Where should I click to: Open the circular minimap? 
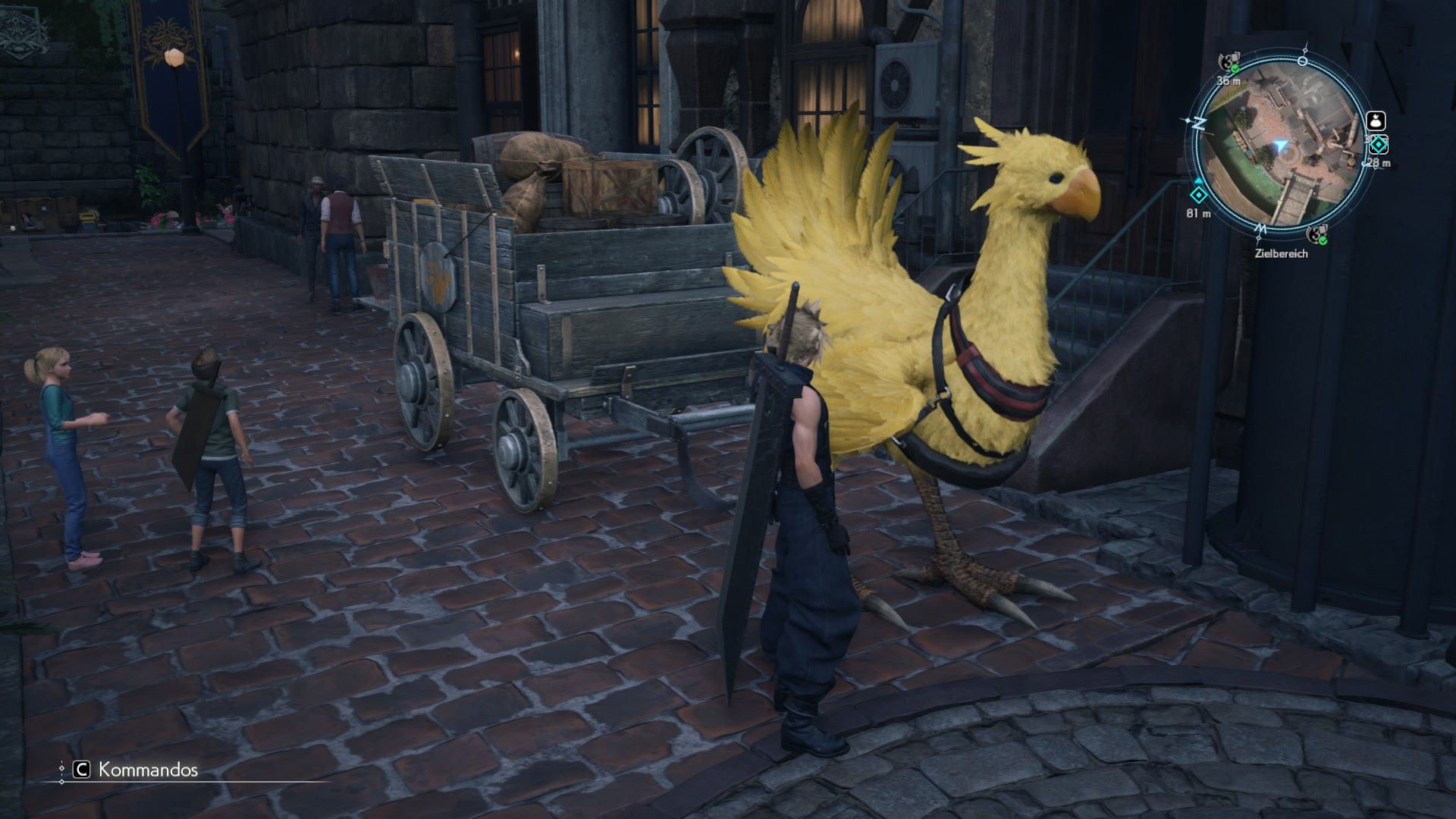tap(1279, 146)
